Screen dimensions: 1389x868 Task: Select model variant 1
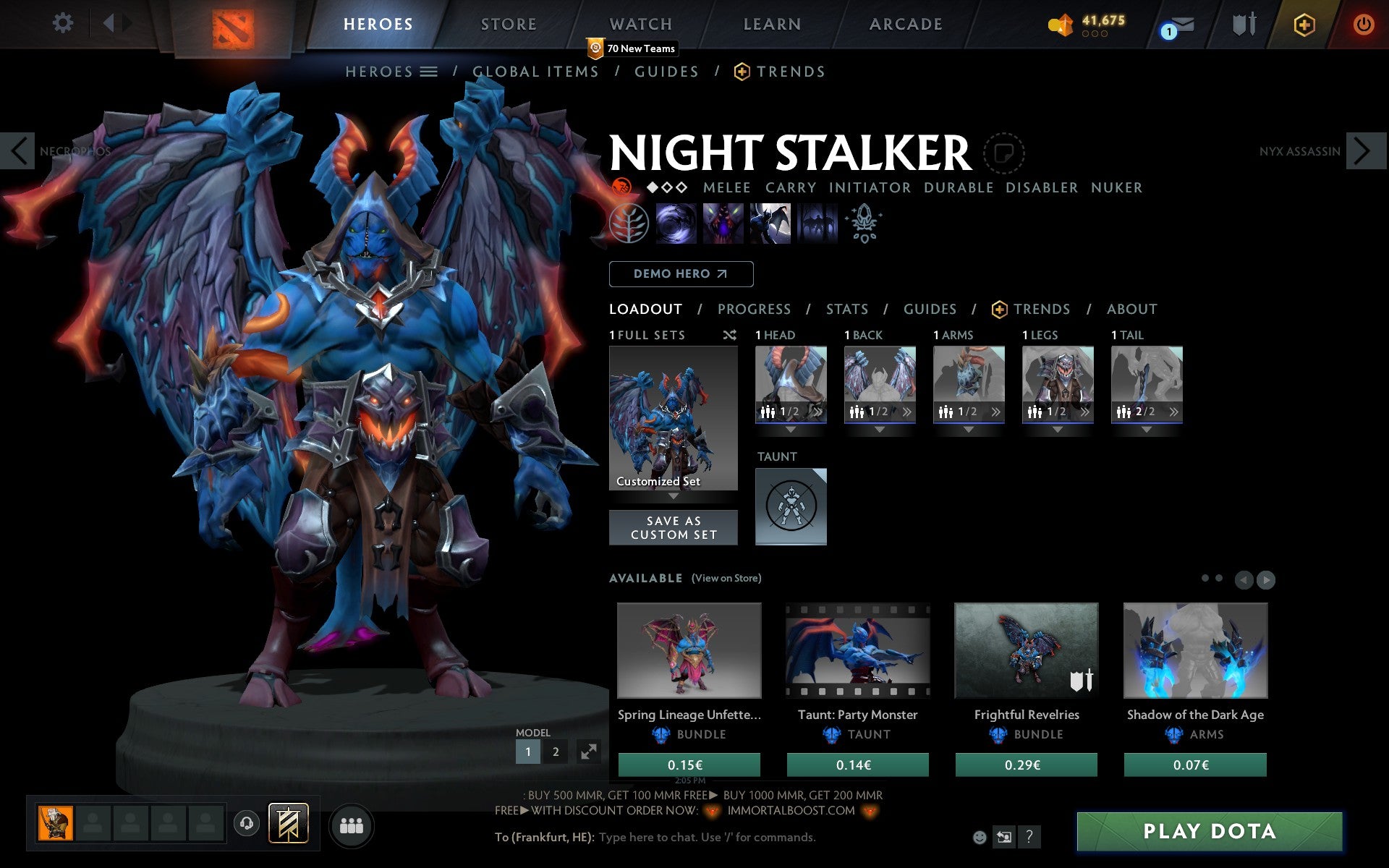(527, 752)
